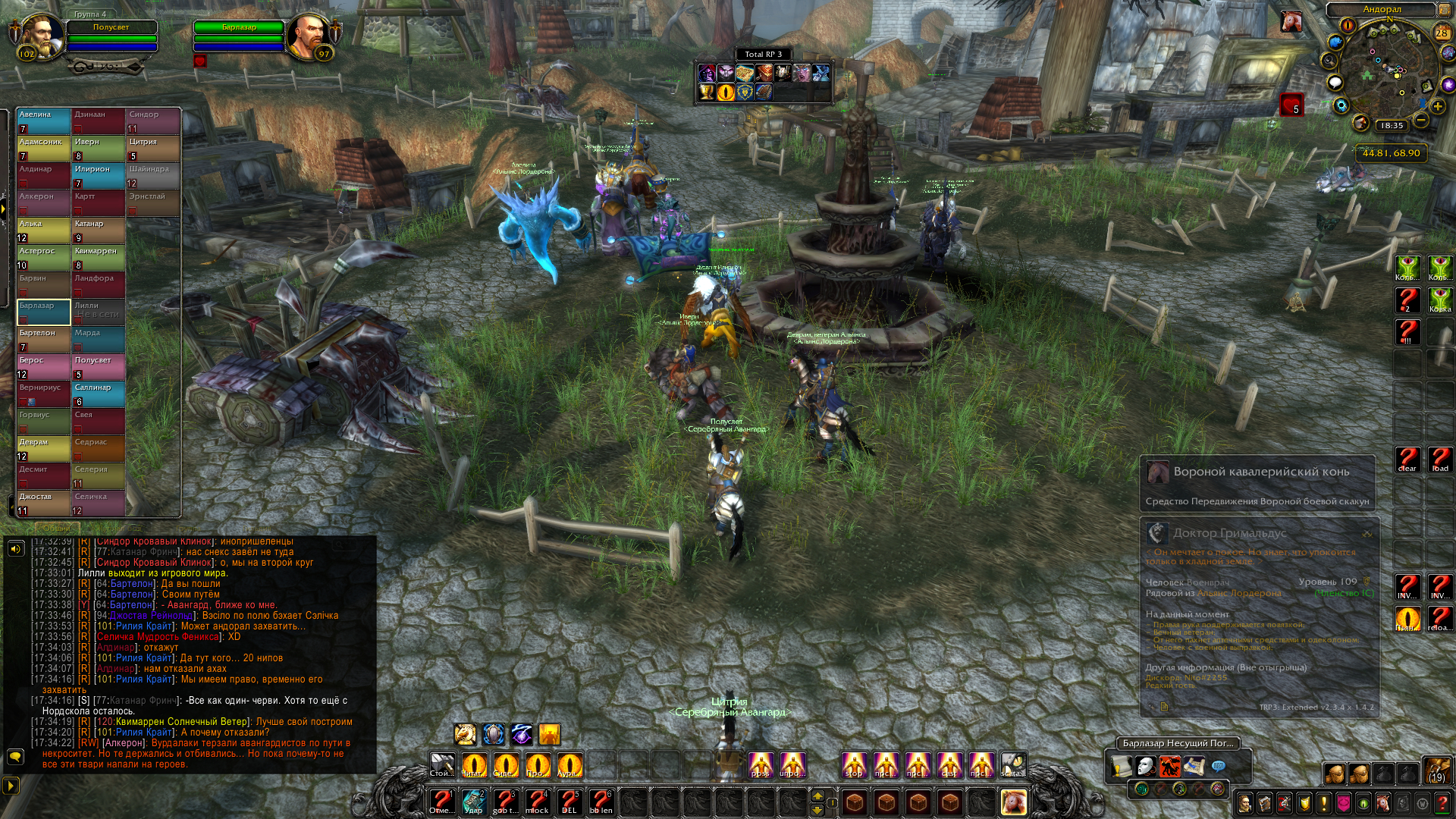
Task: Use the horse mount action button
Action: [1014, 801]
